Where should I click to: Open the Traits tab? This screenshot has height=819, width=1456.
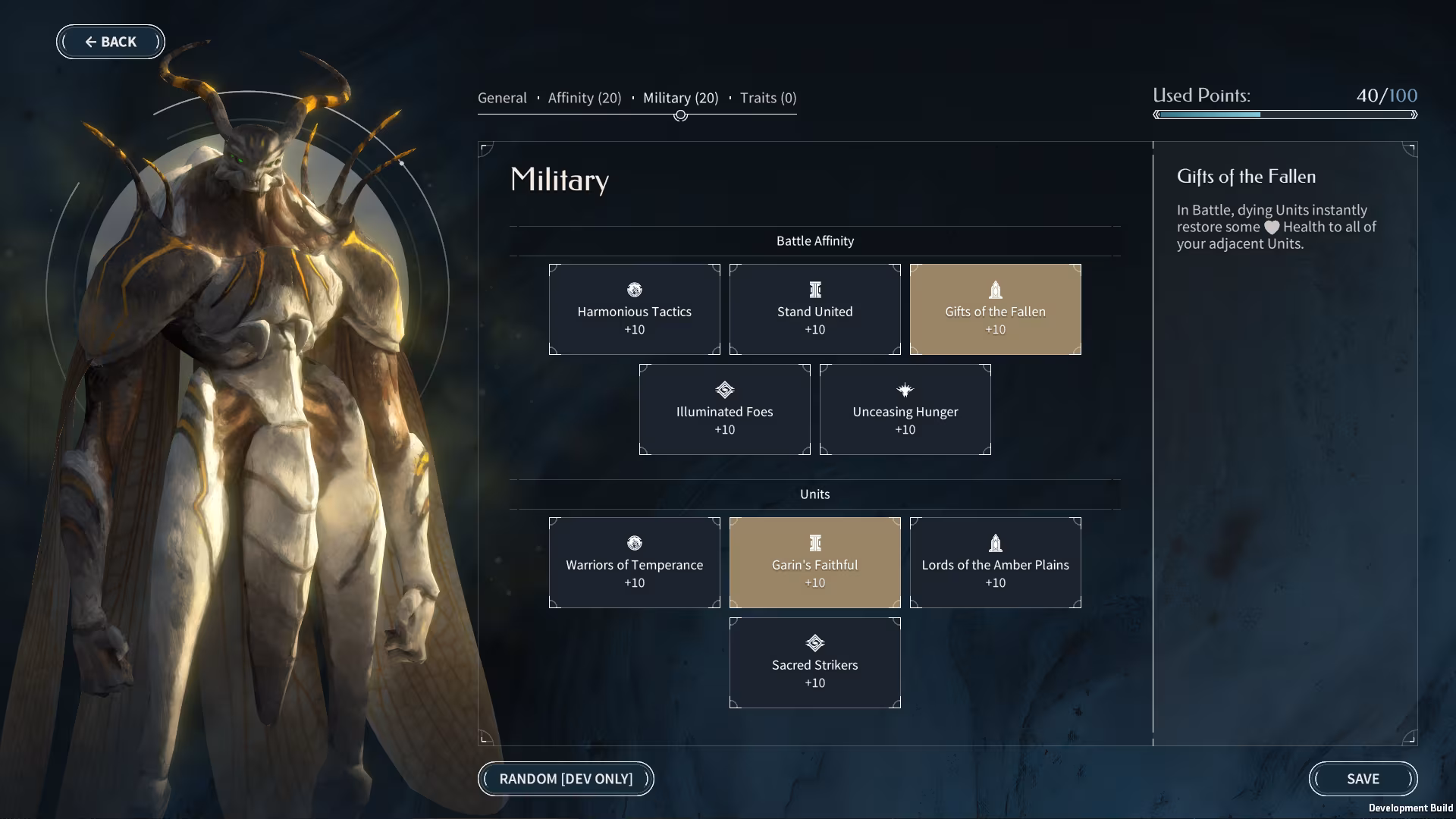pyautogui.click(x=766, y=98)
